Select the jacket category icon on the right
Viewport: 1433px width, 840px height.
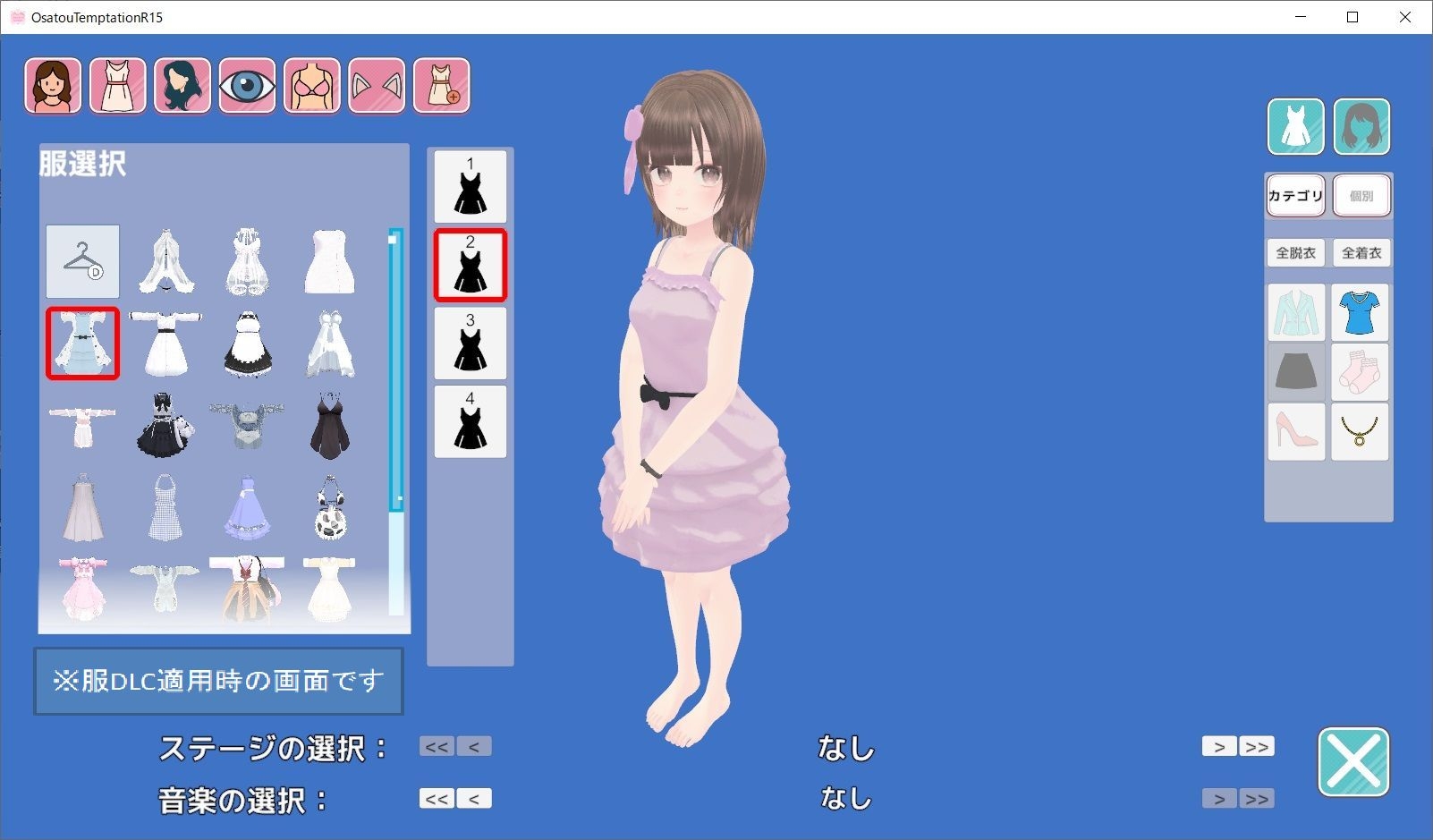(x=1296, y=312)
